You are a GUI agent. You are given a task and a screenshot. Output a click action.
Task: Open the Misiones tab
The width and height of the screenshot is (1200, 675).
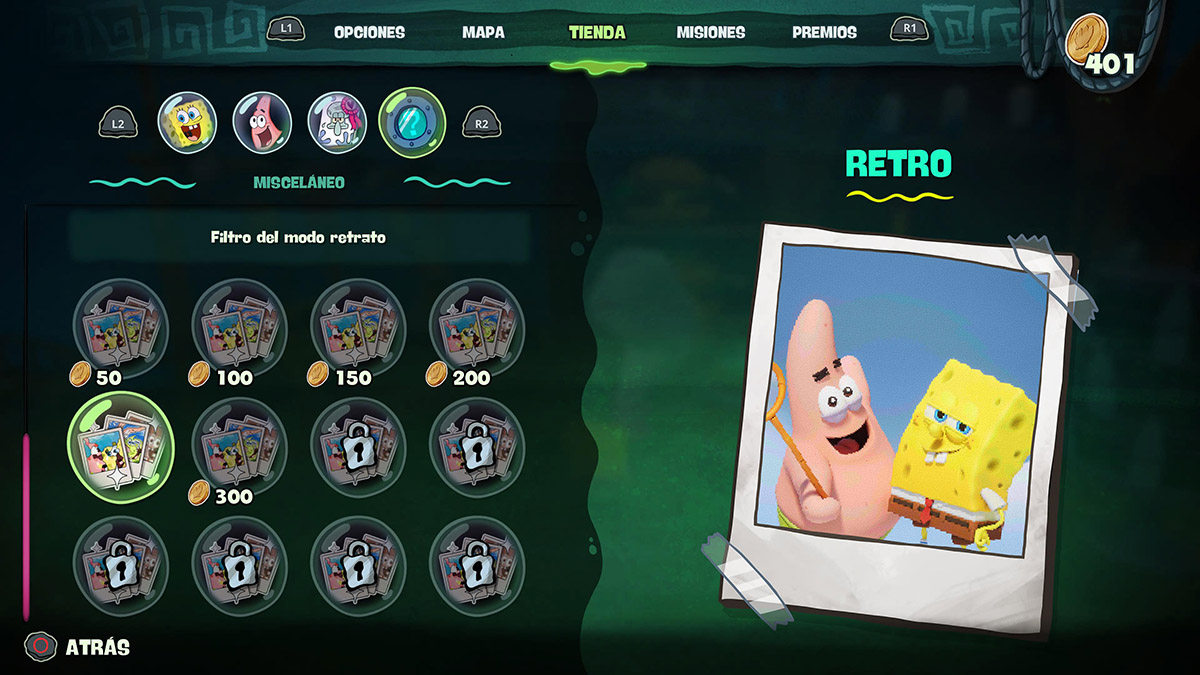click(x=710, y=32)
